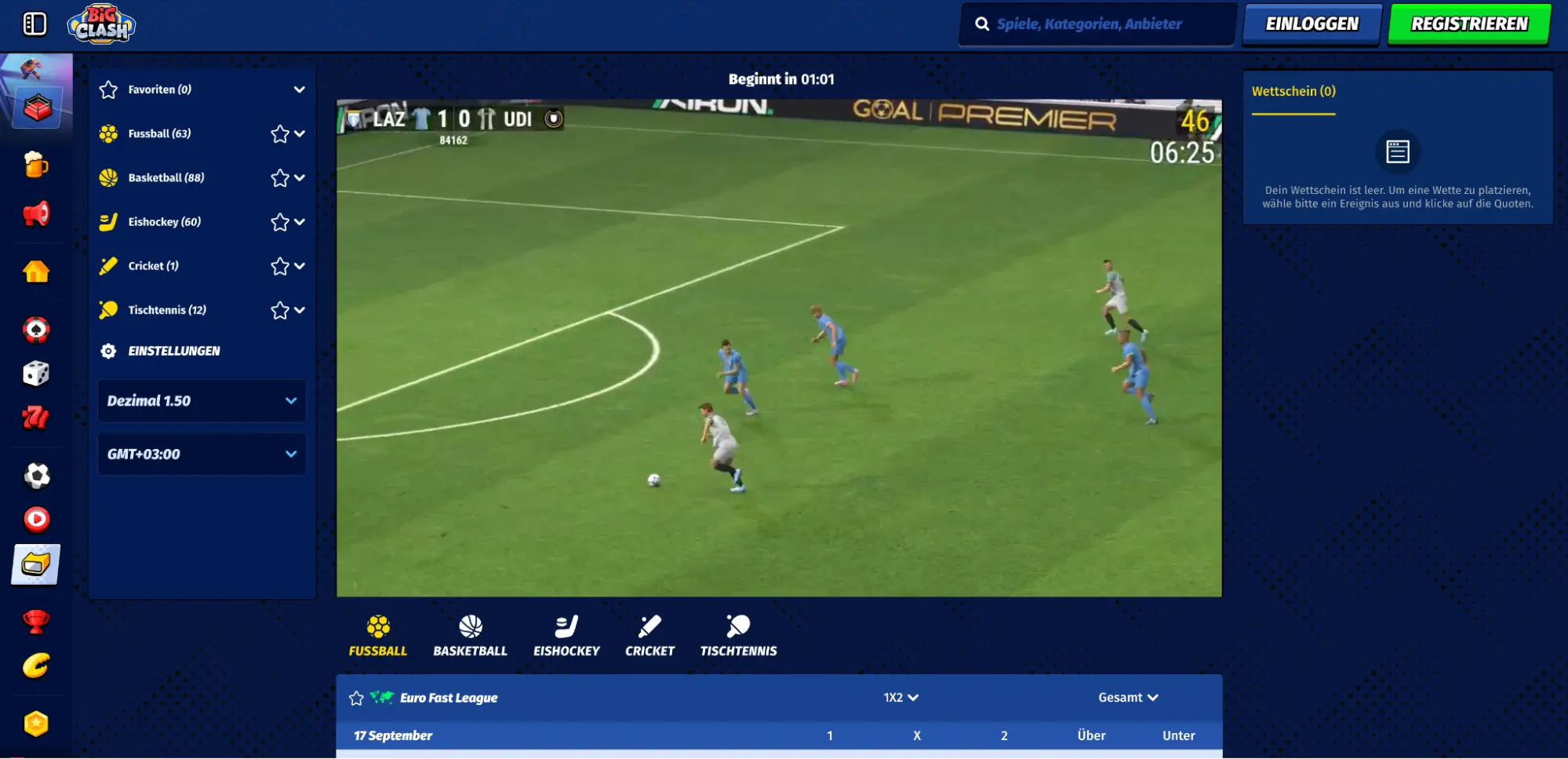Viewport: 1568px width, 759px height.
Task: Favorite the Fussball category with its star
Action: pos(279,133)
